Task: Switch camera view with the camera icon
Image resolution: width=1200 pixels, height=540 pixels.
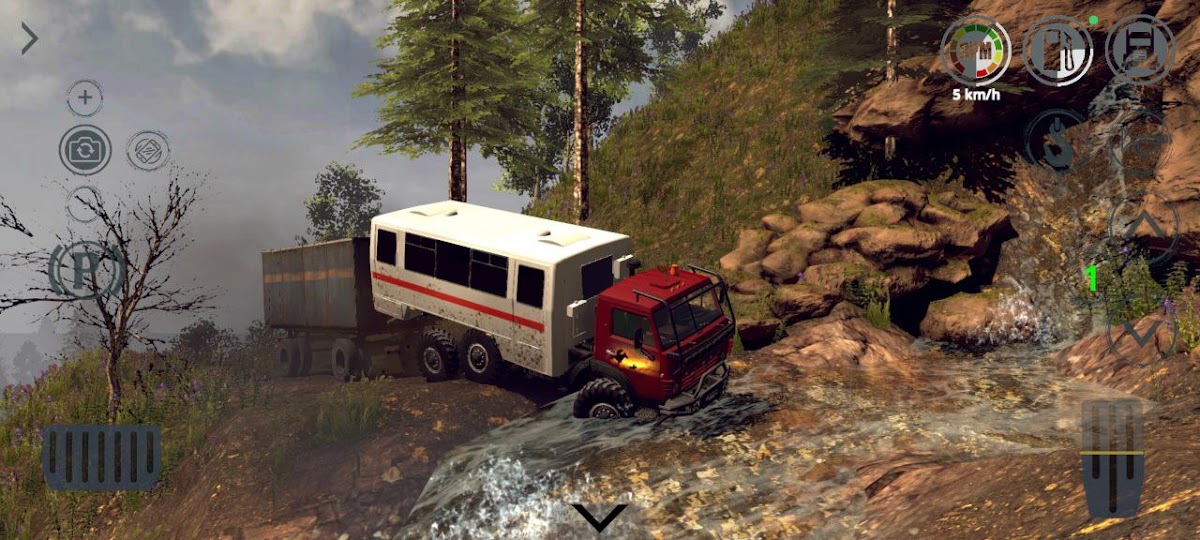Action: pyautogui.click(x=85, y=150)
